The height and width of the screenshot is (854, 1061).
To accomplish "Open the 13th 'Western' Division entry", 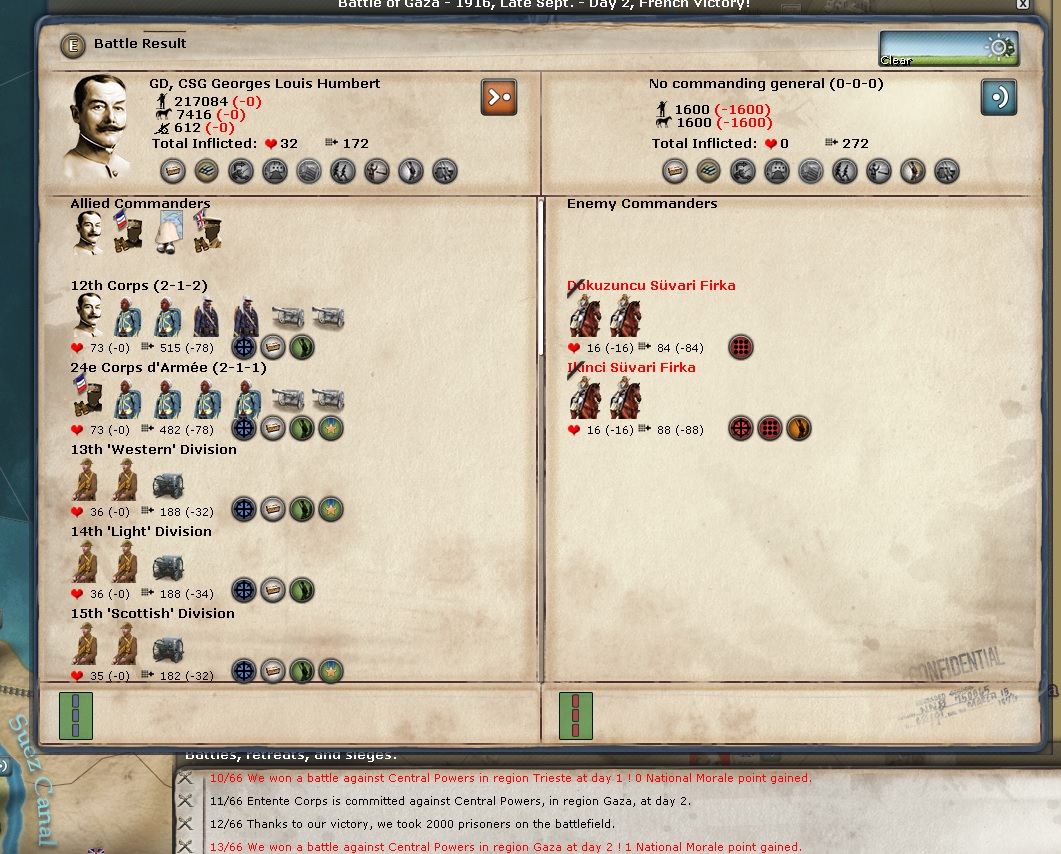I will [153, 450].
